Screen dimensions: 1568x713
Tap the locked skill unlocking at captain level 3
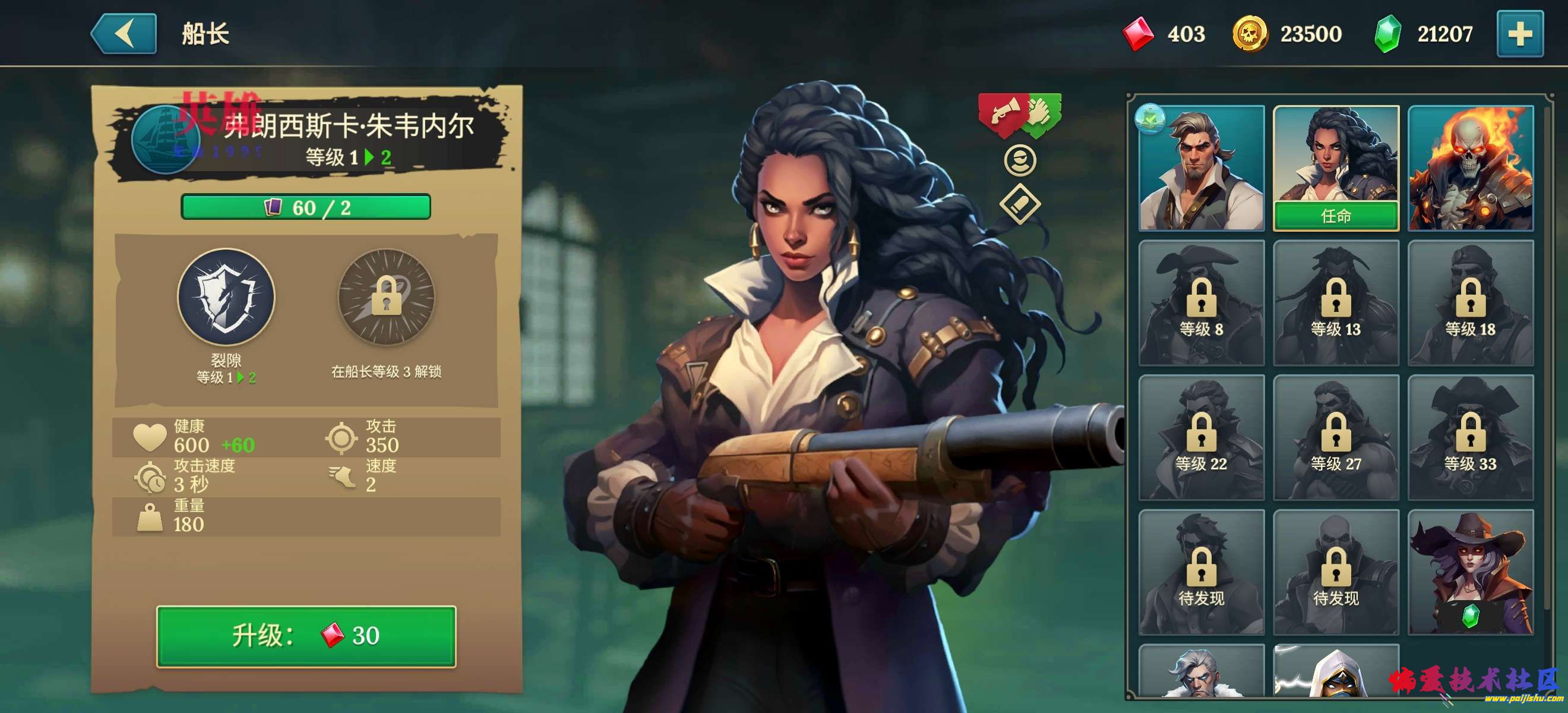[x=386, y=297]
